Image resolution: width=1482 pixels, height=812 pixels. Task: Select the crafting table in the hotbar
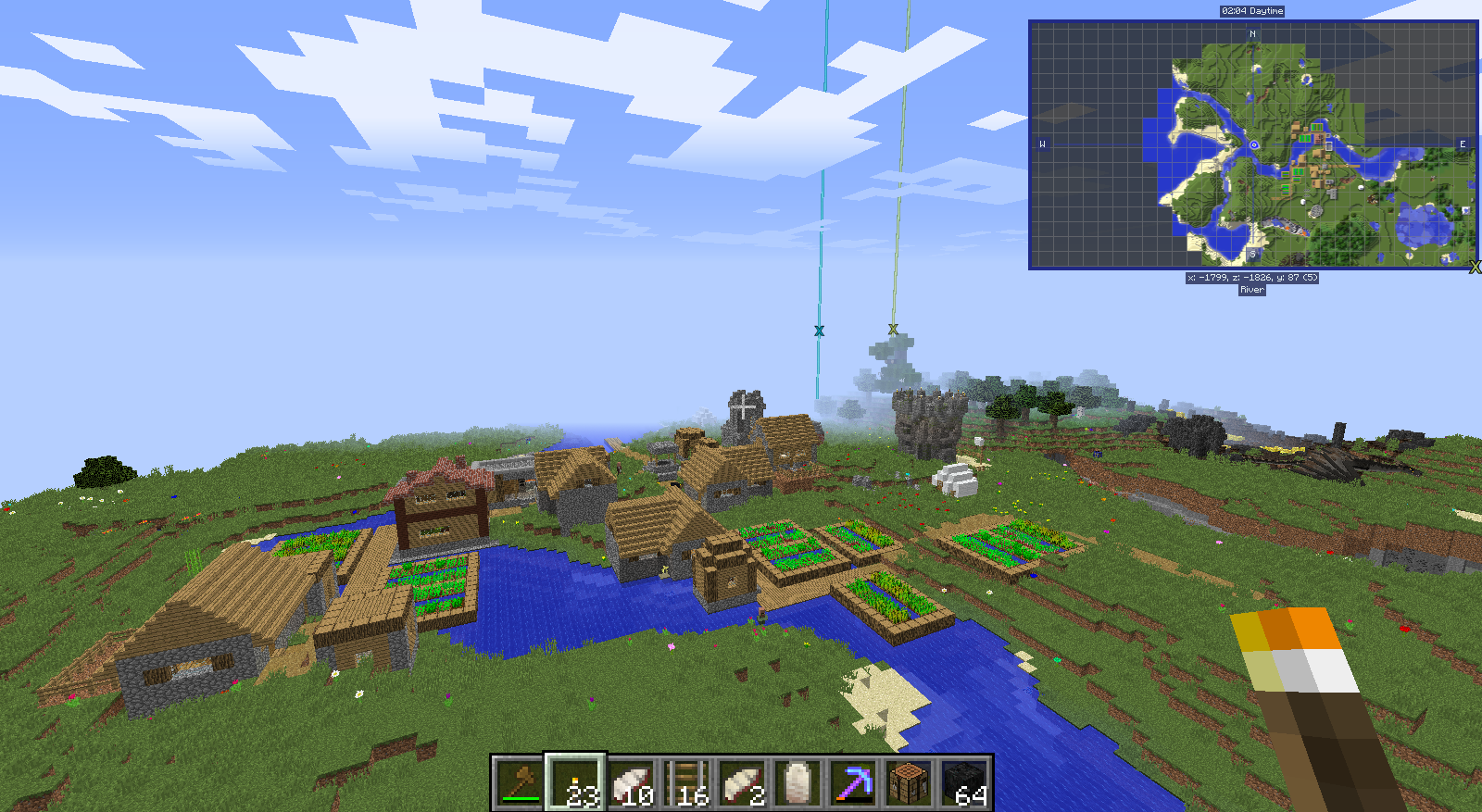pyautogui.click(x=906, y=782)
